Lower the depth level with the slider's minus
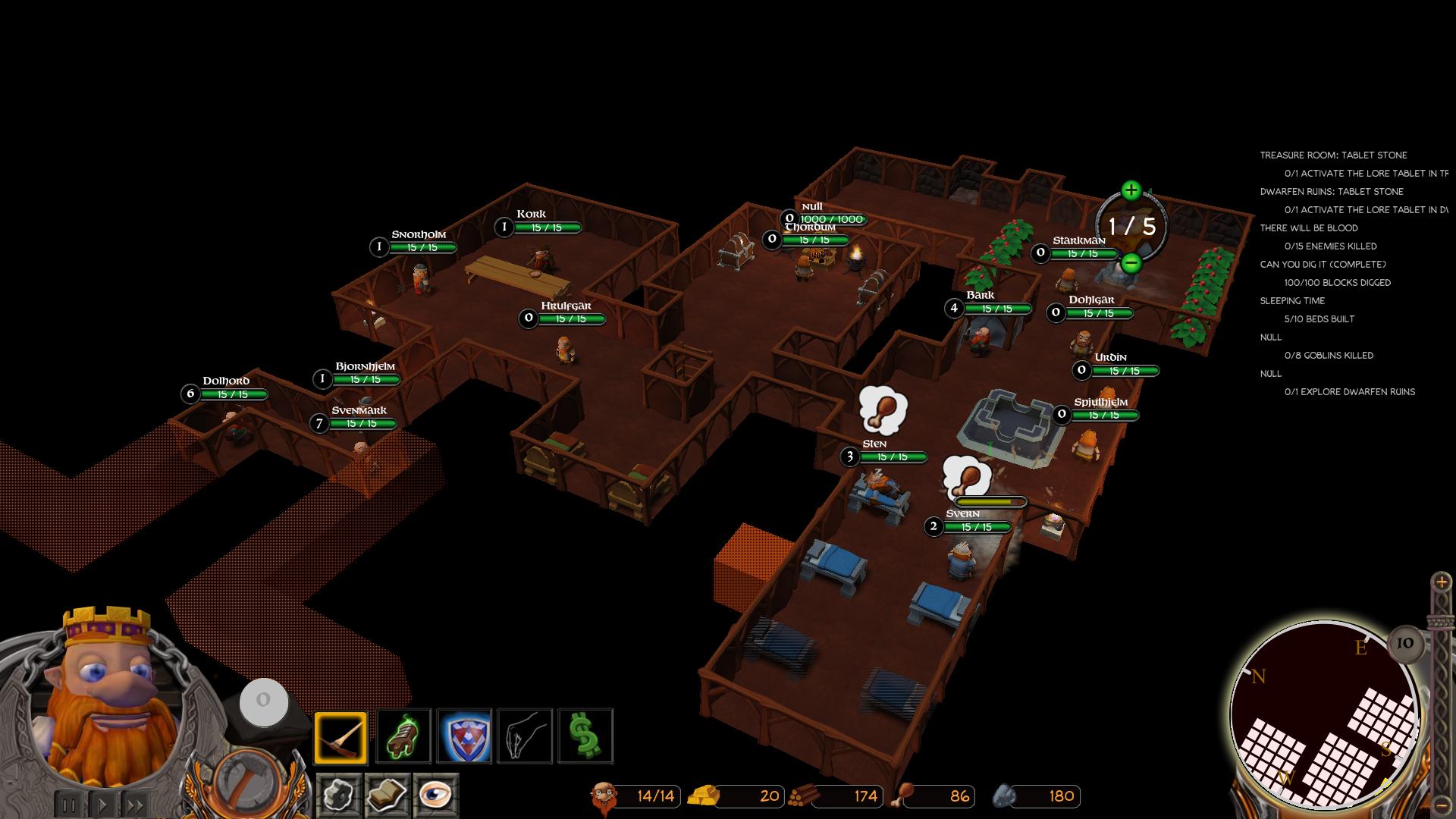Screen dimensions: 1456x819 [1442, 805]
